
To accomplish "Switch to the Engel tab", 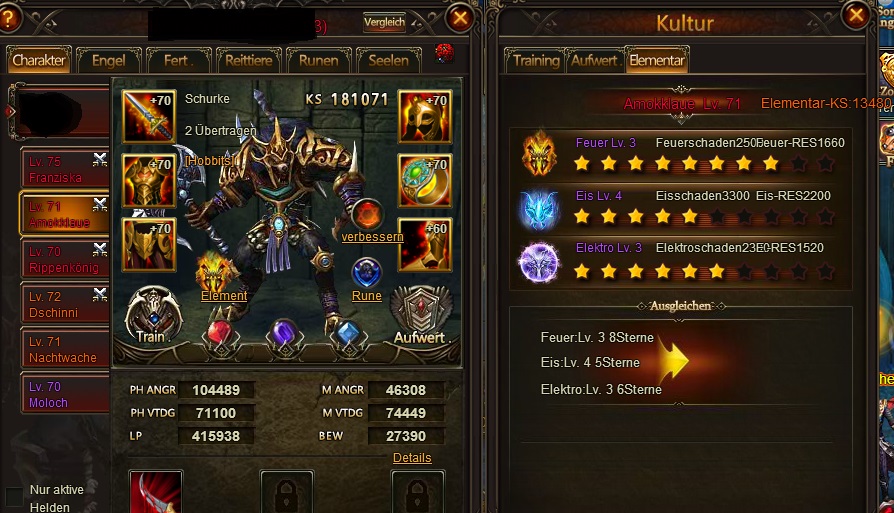I will (x=108, y=61).
